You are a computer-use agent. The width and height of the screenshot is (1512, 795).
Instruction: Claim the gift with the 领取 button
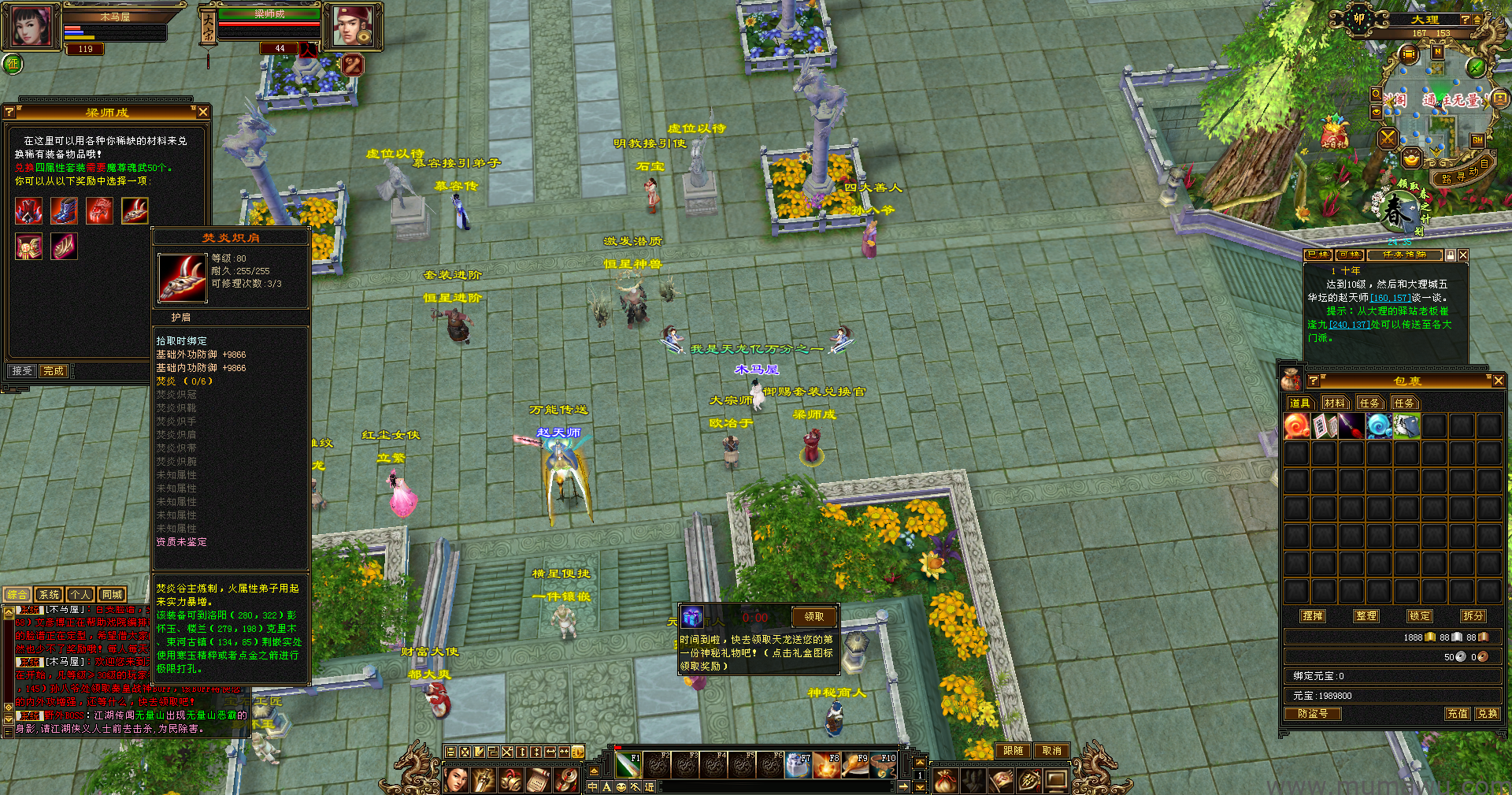coord(813,616)
